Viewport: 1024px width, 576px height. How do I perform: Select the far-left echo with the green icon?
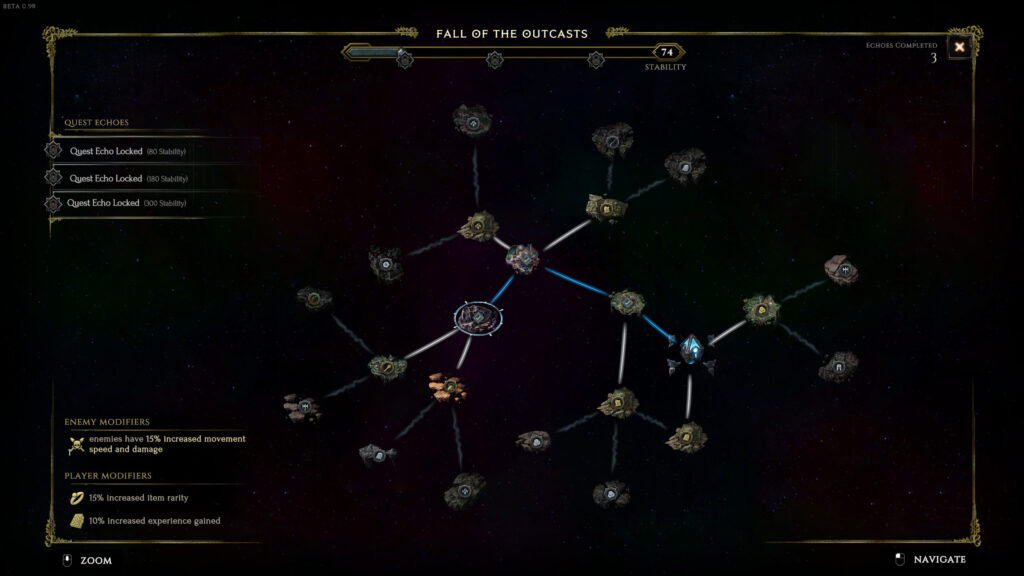point(314,298)
